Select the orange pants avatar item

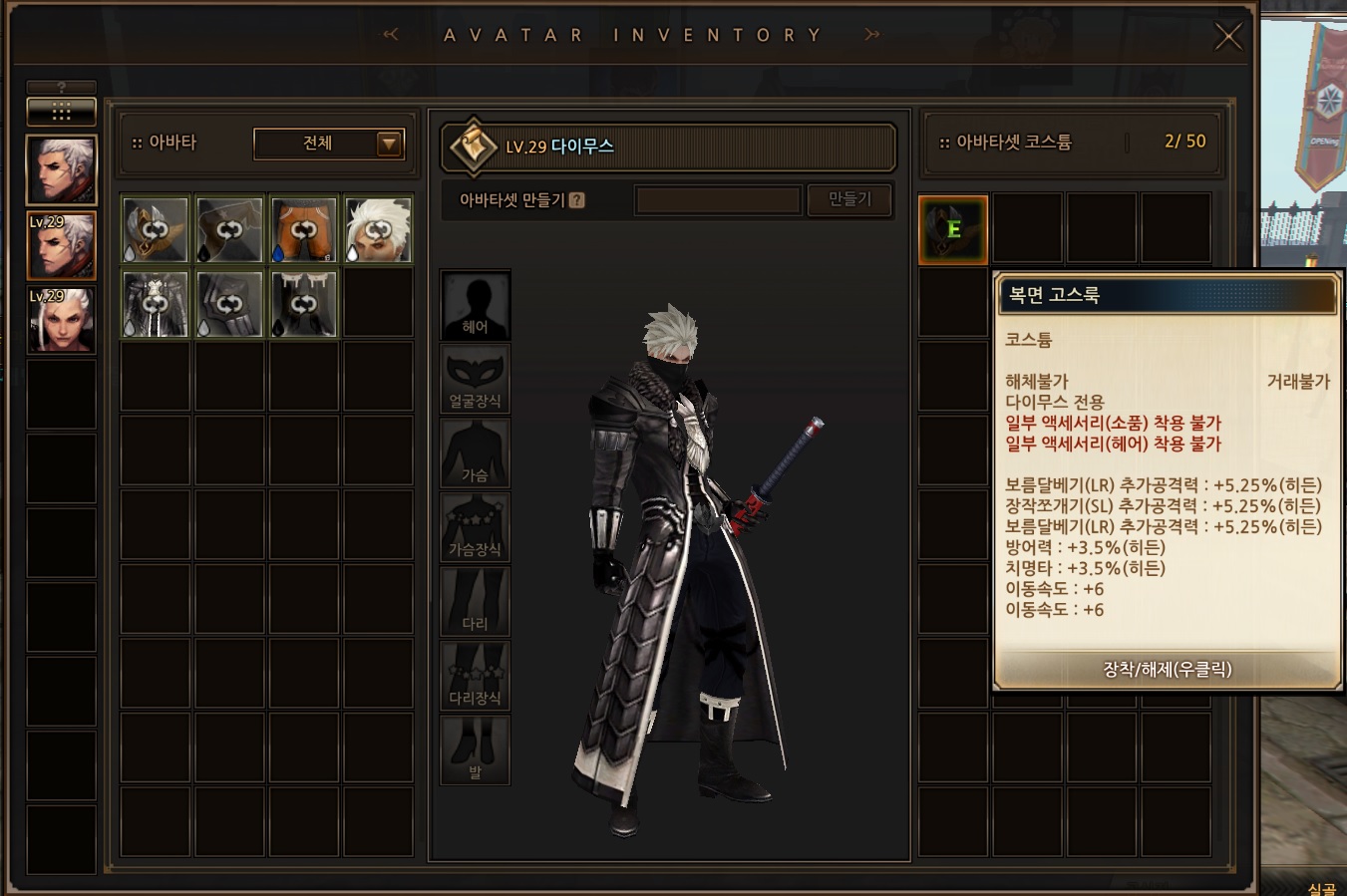click(x=303, y=229)
